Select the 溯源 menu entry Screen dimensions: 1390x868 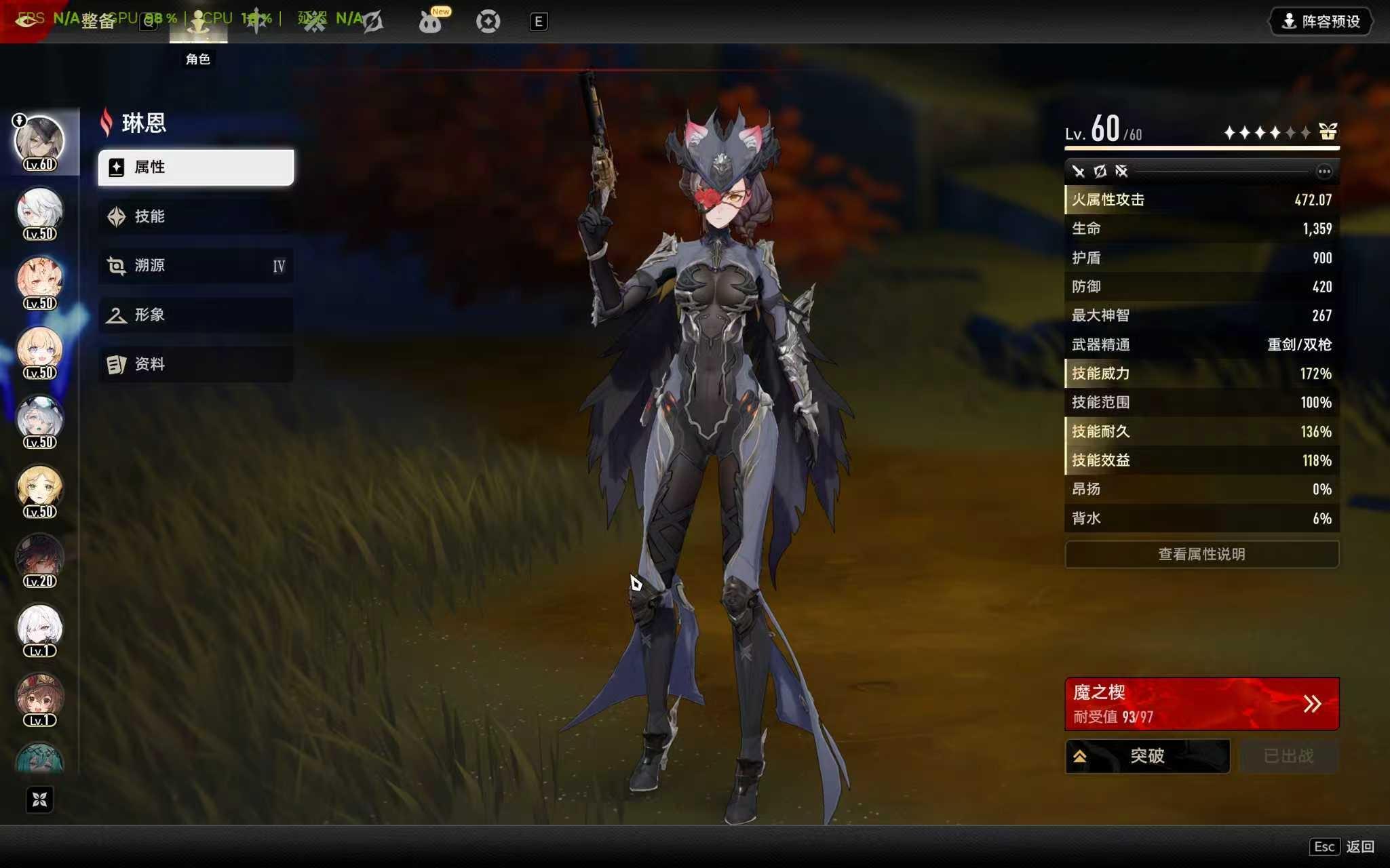195,266
